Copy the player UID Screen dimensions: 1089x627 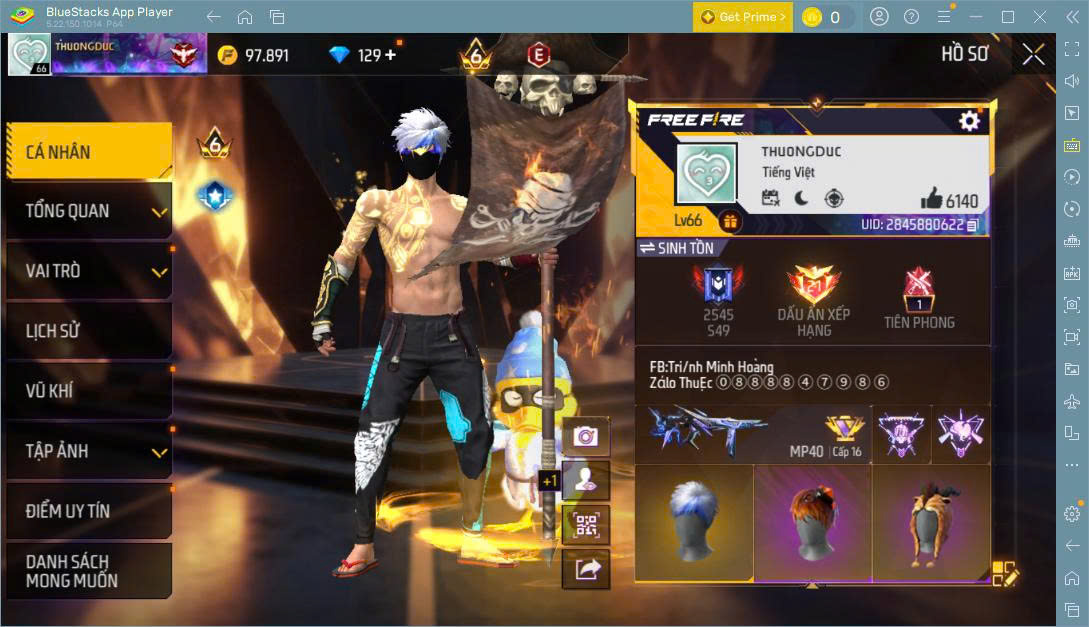click(x=972, y=225)
